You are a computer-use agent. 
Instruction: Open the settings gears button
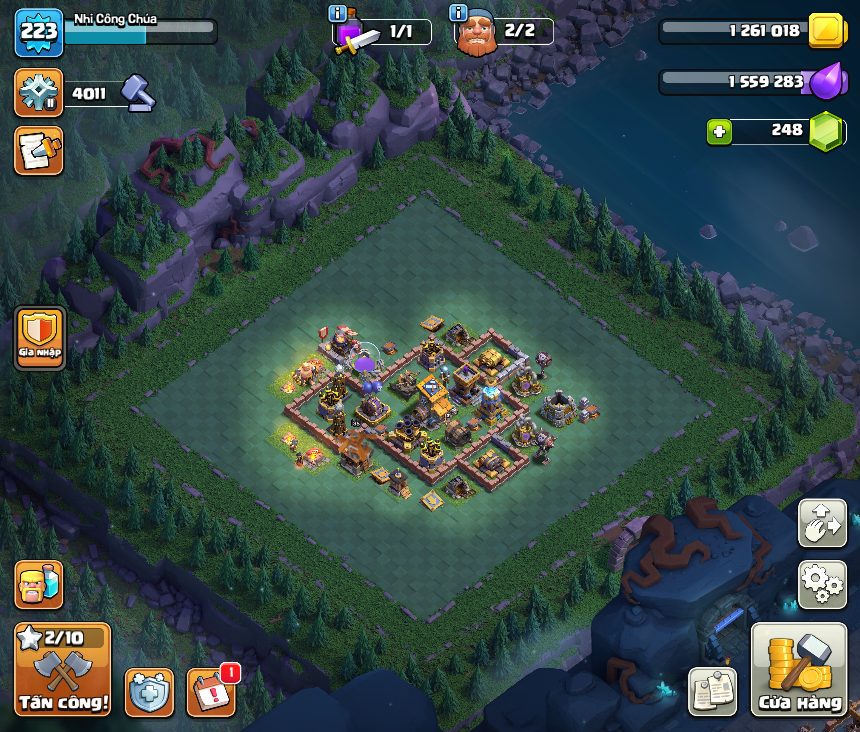822,584
